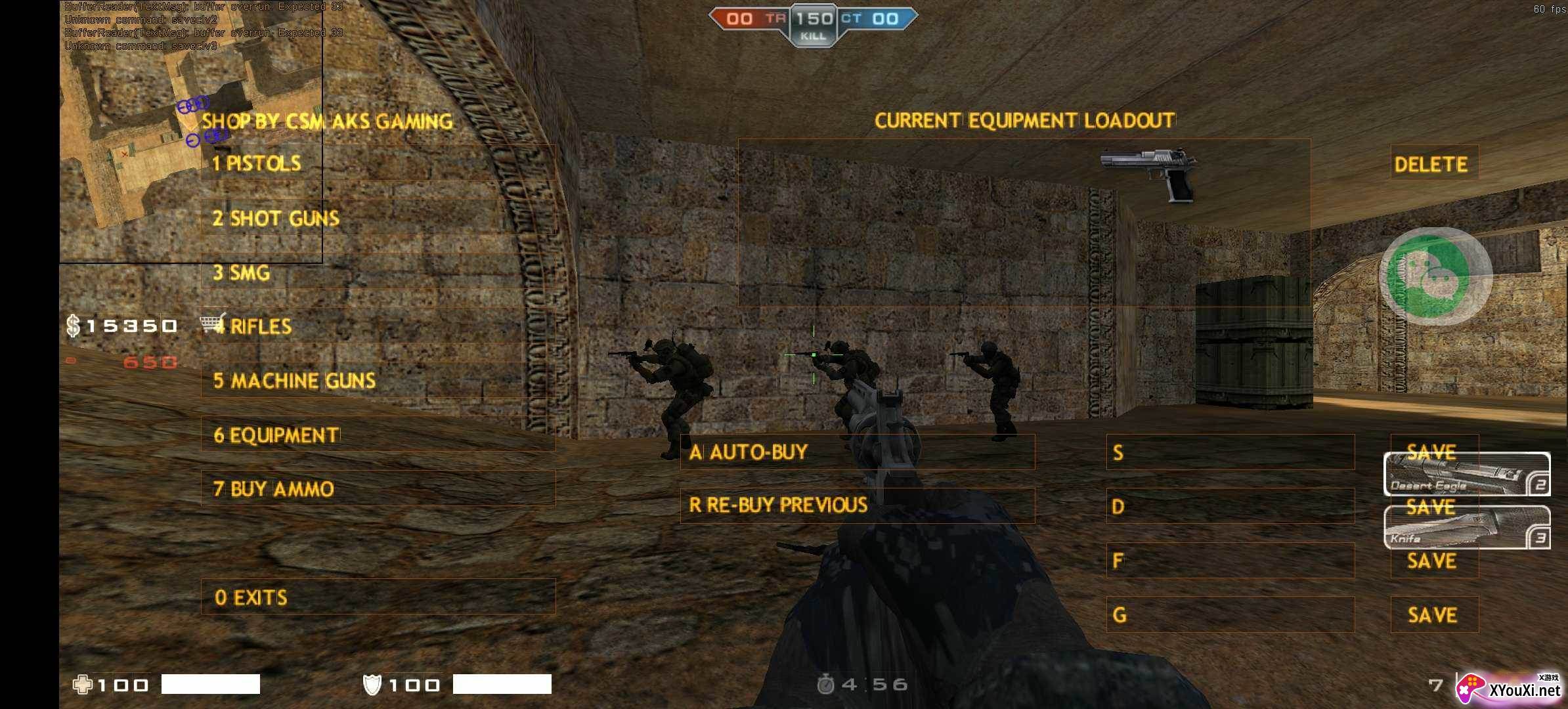Select loadout slot D

(x=1230, y=506)
